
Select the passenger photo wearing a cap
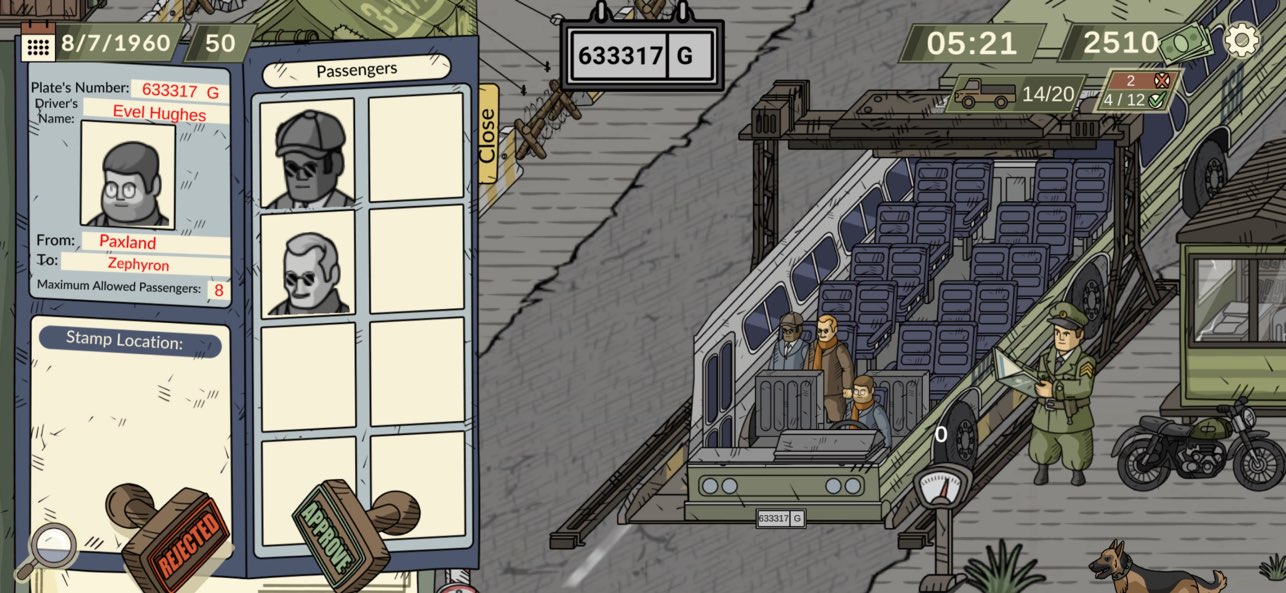pos(308,153)
